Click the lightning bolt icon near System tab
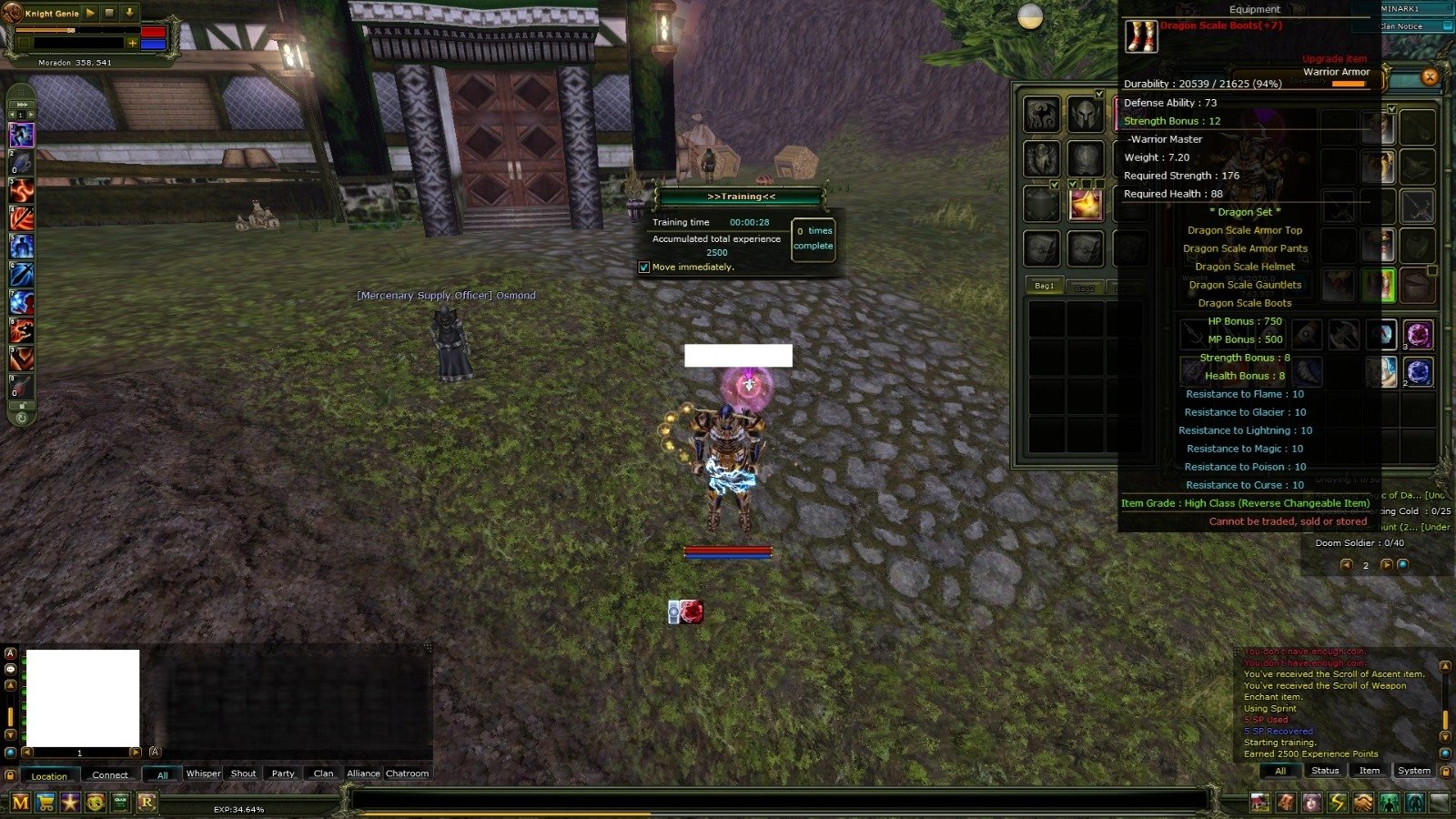Screen dimensions: 1456x819 tap(1336, 803)
